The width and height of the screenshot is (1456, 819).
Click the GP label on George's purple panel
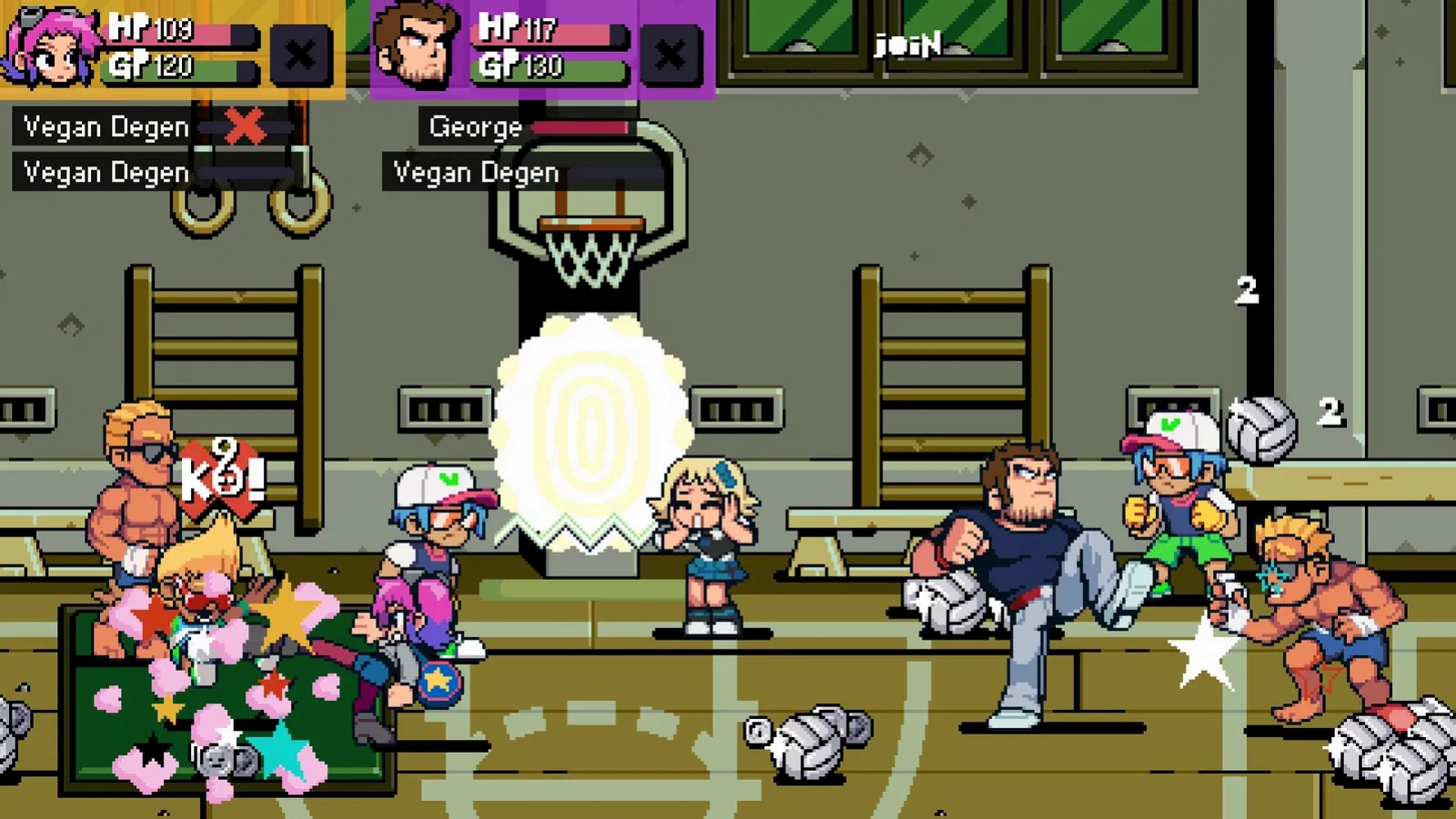click(498, 65)
